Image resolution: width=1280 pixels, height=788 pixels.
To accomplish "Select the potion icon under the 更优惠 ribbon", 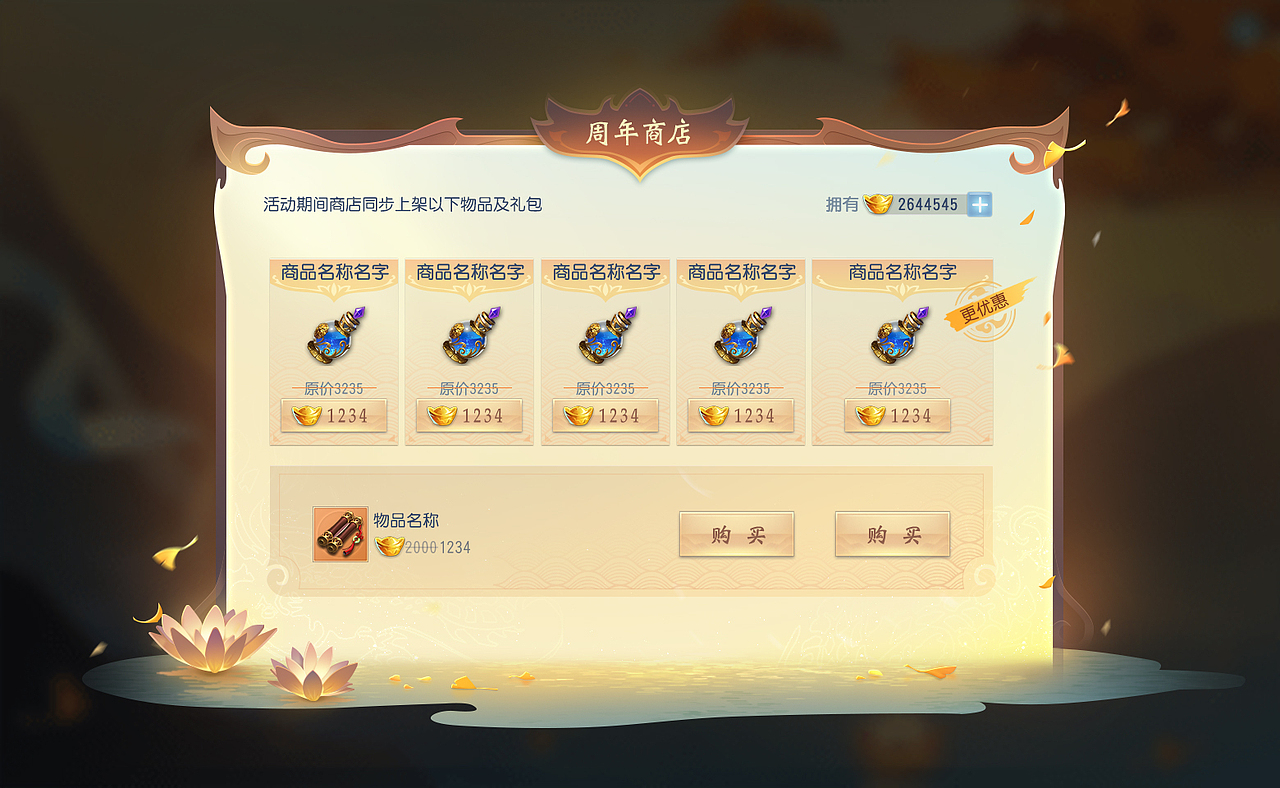I will tap(897, 338).
